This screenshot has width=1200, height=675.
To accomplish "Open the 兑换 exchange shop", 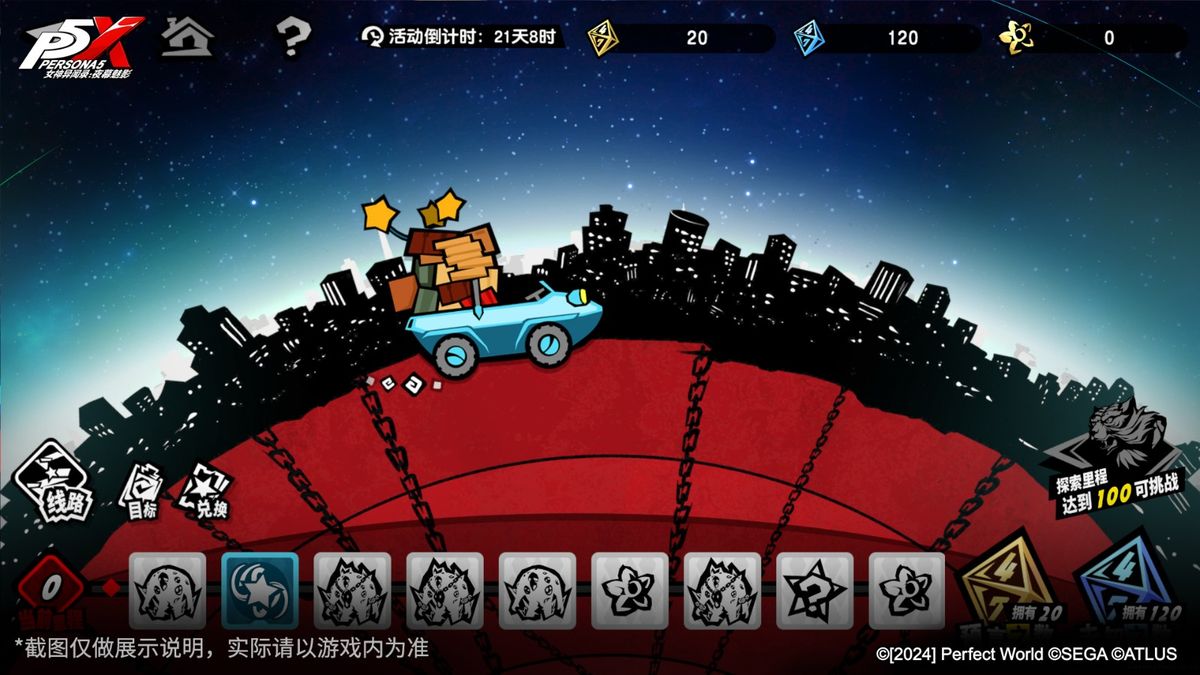I will click(206, 492).
